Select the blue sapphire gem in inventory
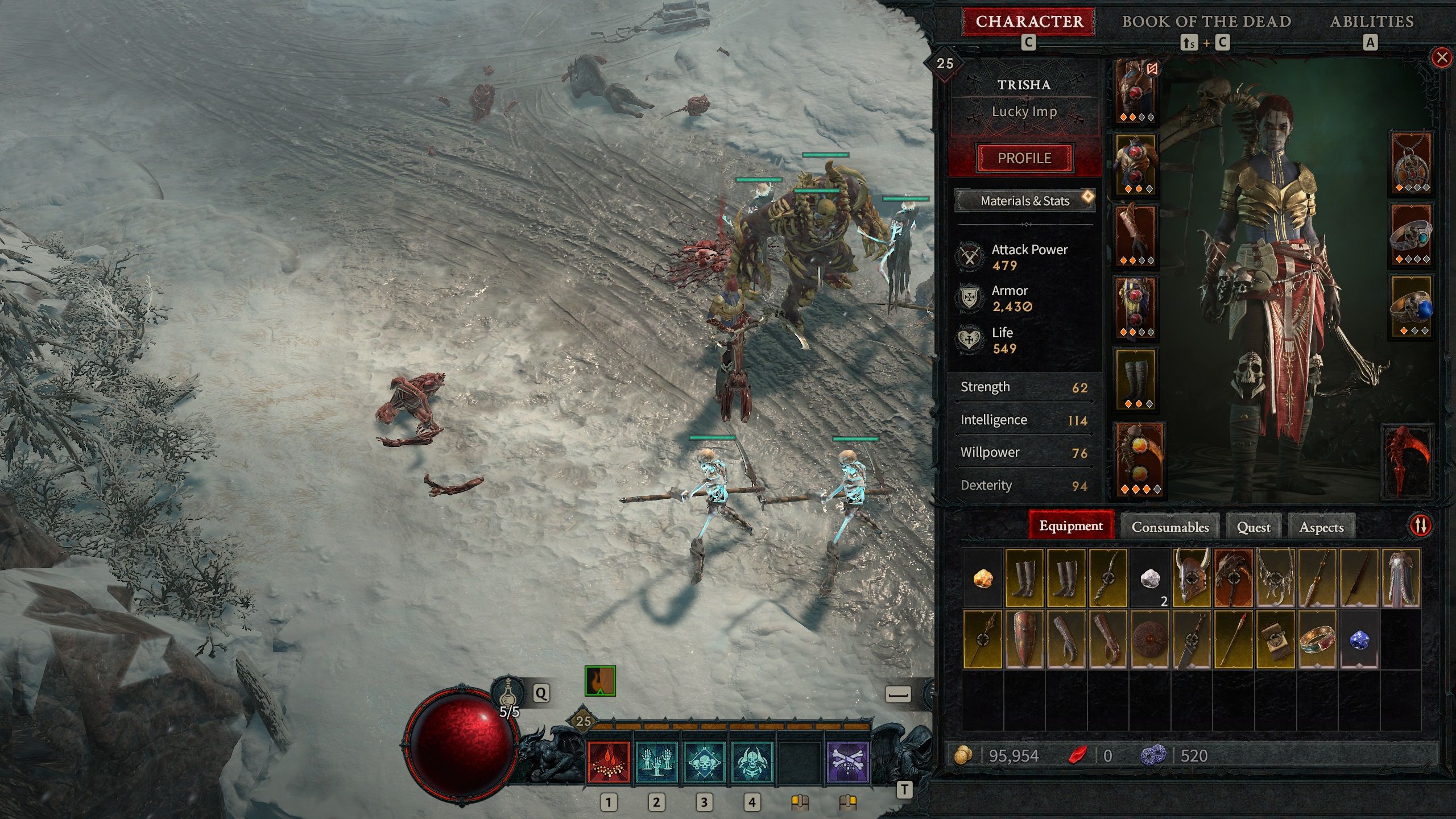This screenshot has width=1456, height=819. point(1359,639)
